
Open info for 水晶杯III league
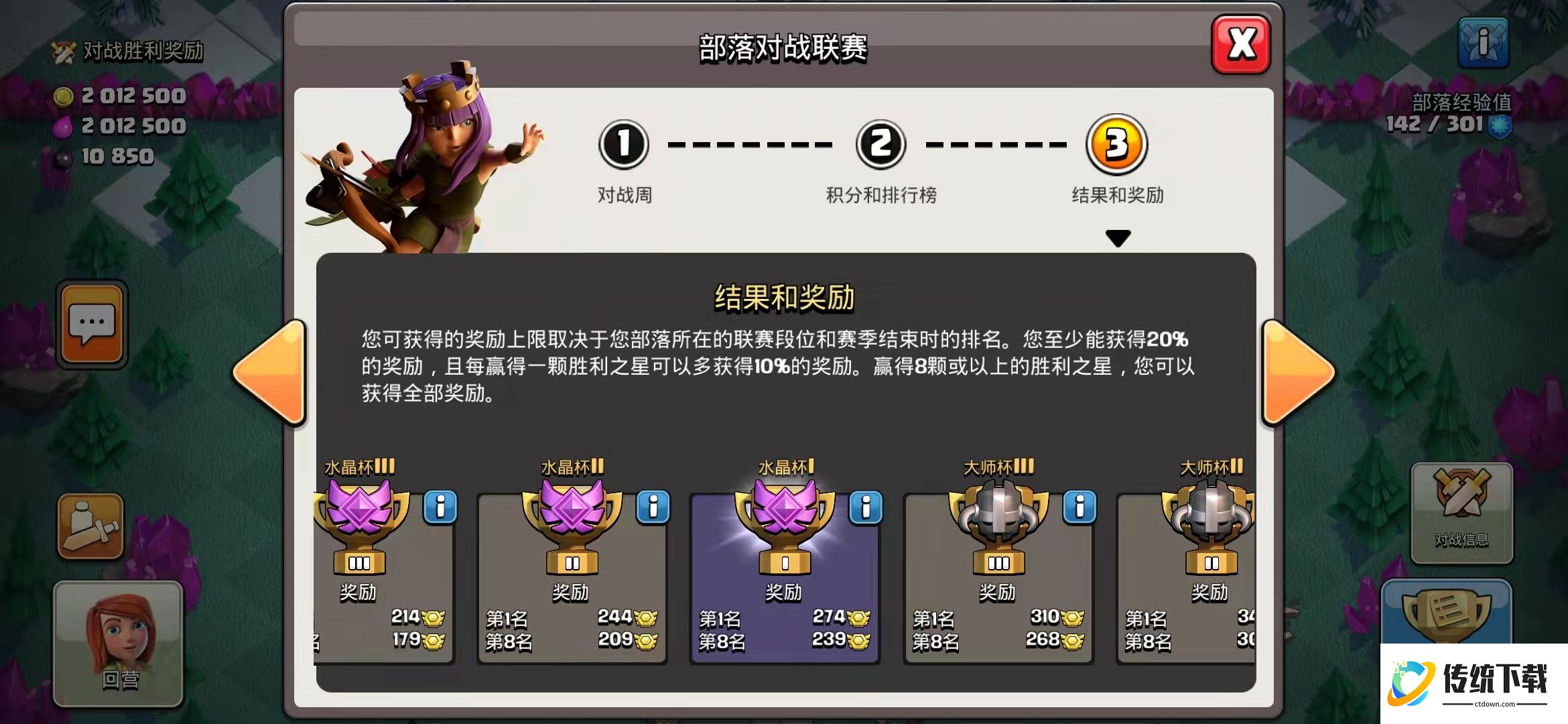[x=440, y=507]
